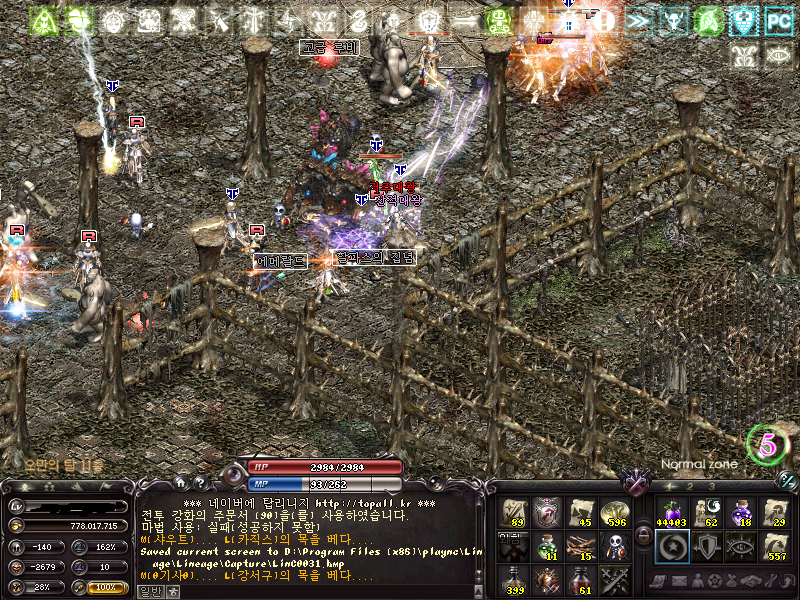This screenshot has width=800, height=600.
Task: Select the 일반 chat tab
Action: point(148,592)
